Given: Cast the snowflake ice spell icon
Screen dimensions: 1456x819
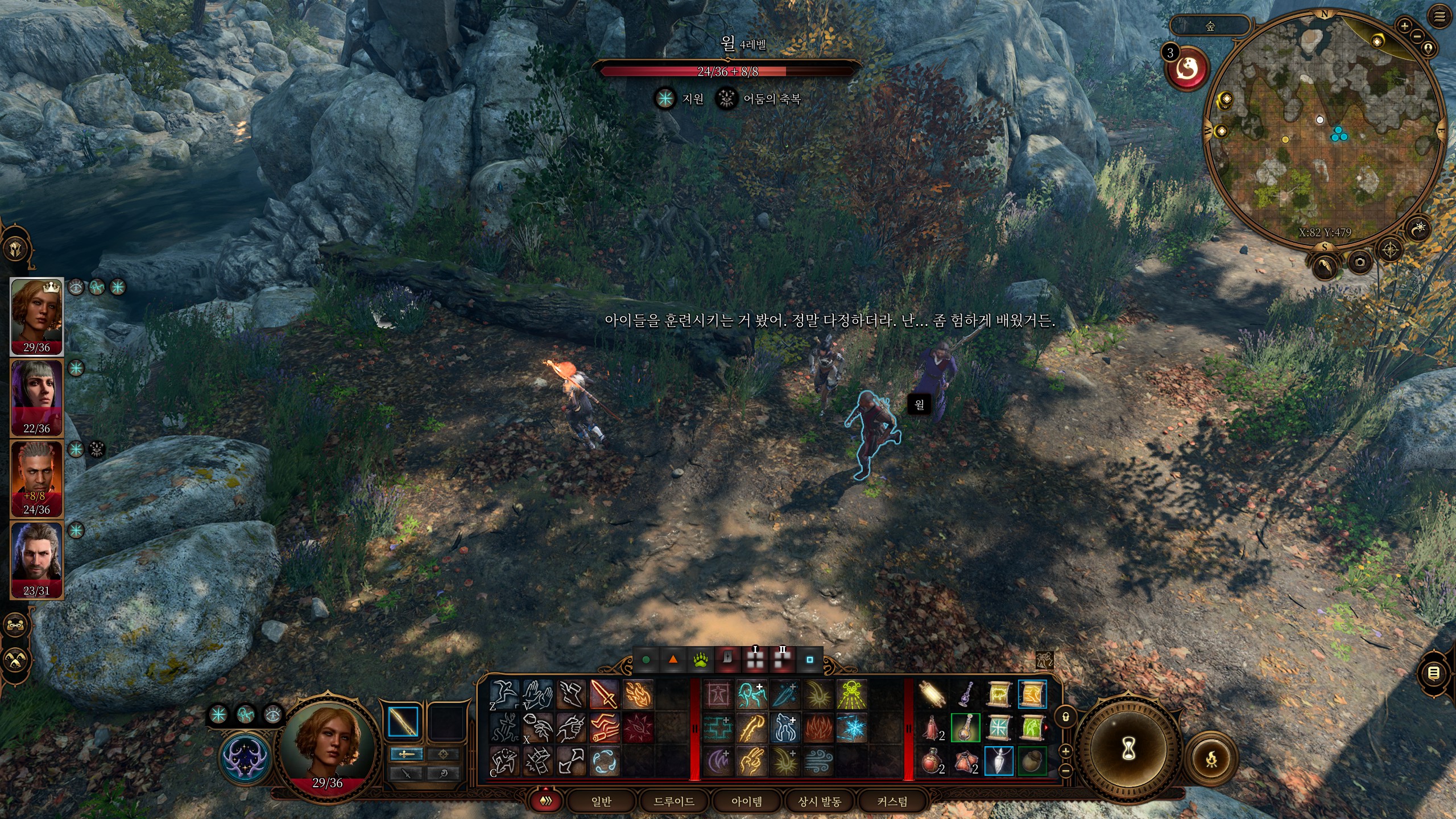Looking at the screenshot, I should [851, 728].
